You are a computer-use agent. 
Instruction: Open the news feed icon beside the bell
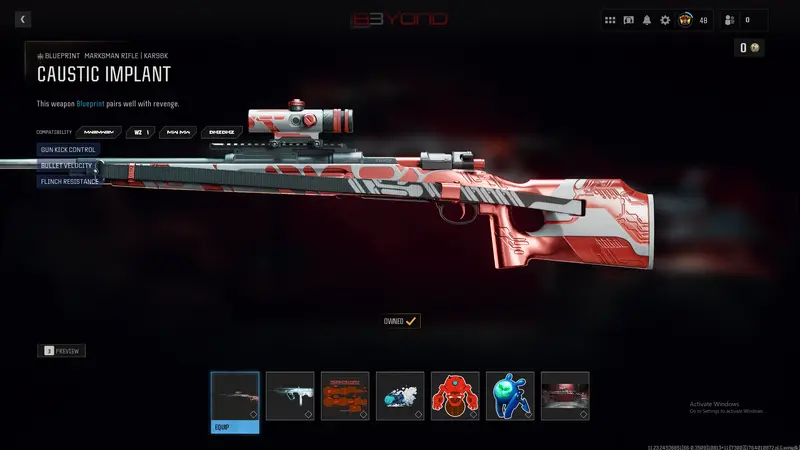629,20
